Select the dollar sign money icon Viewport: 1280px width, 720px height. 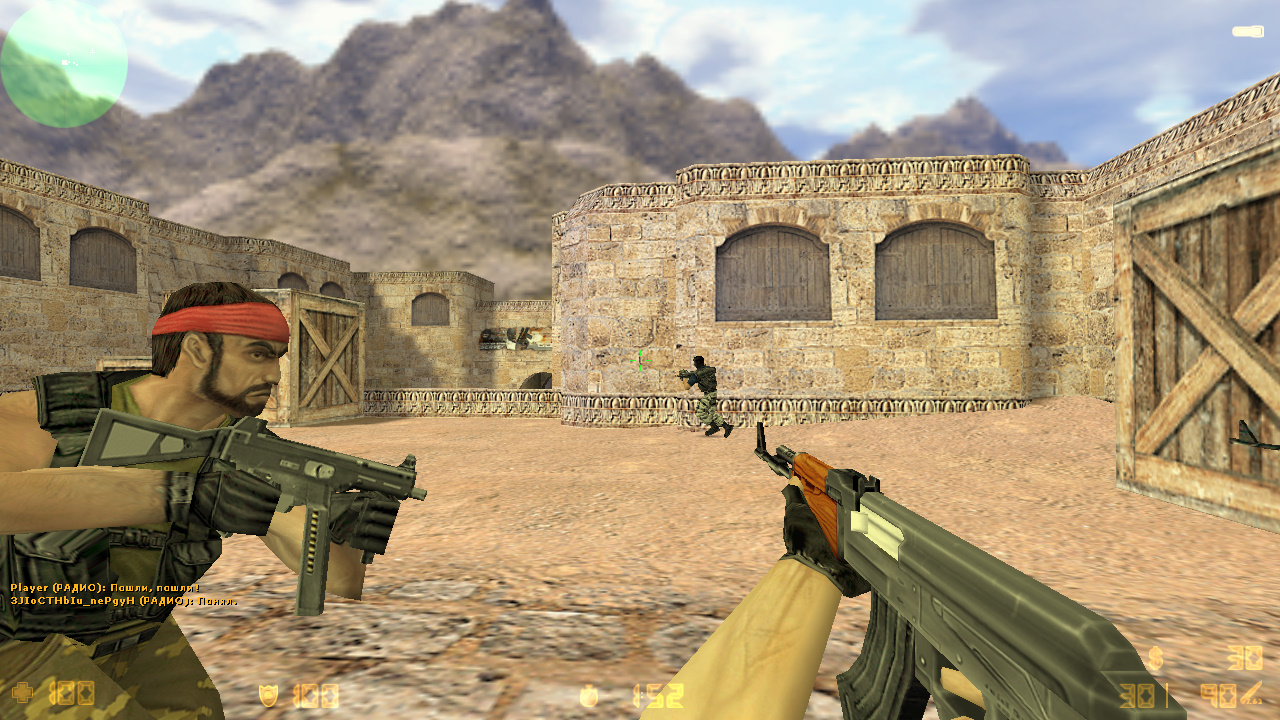click(x=1155, y=658)
